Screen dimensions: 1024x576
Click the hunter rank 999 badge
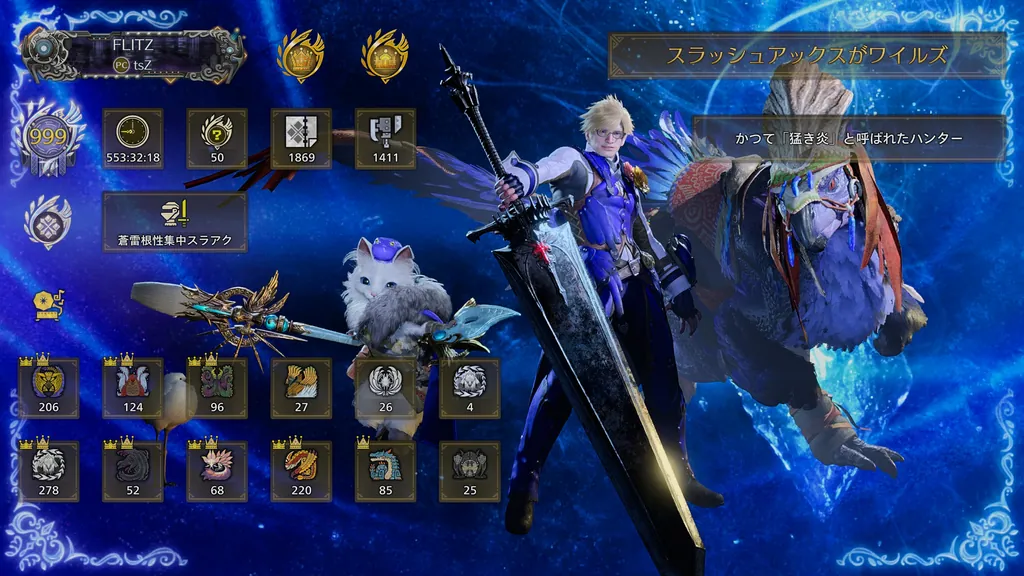(47, 136)
